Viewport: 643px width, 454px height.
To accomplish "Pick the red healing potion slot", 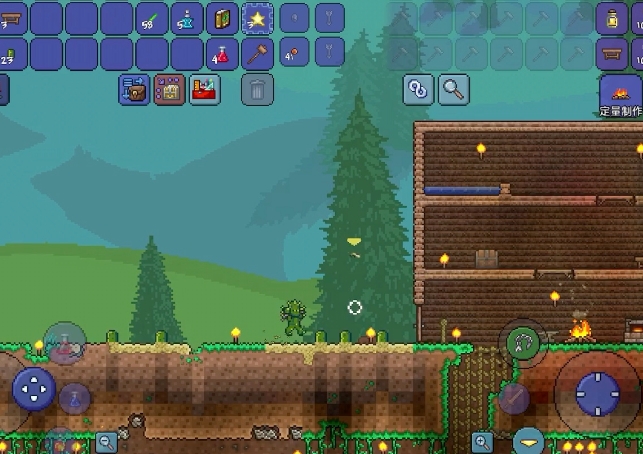I will 223,54.
